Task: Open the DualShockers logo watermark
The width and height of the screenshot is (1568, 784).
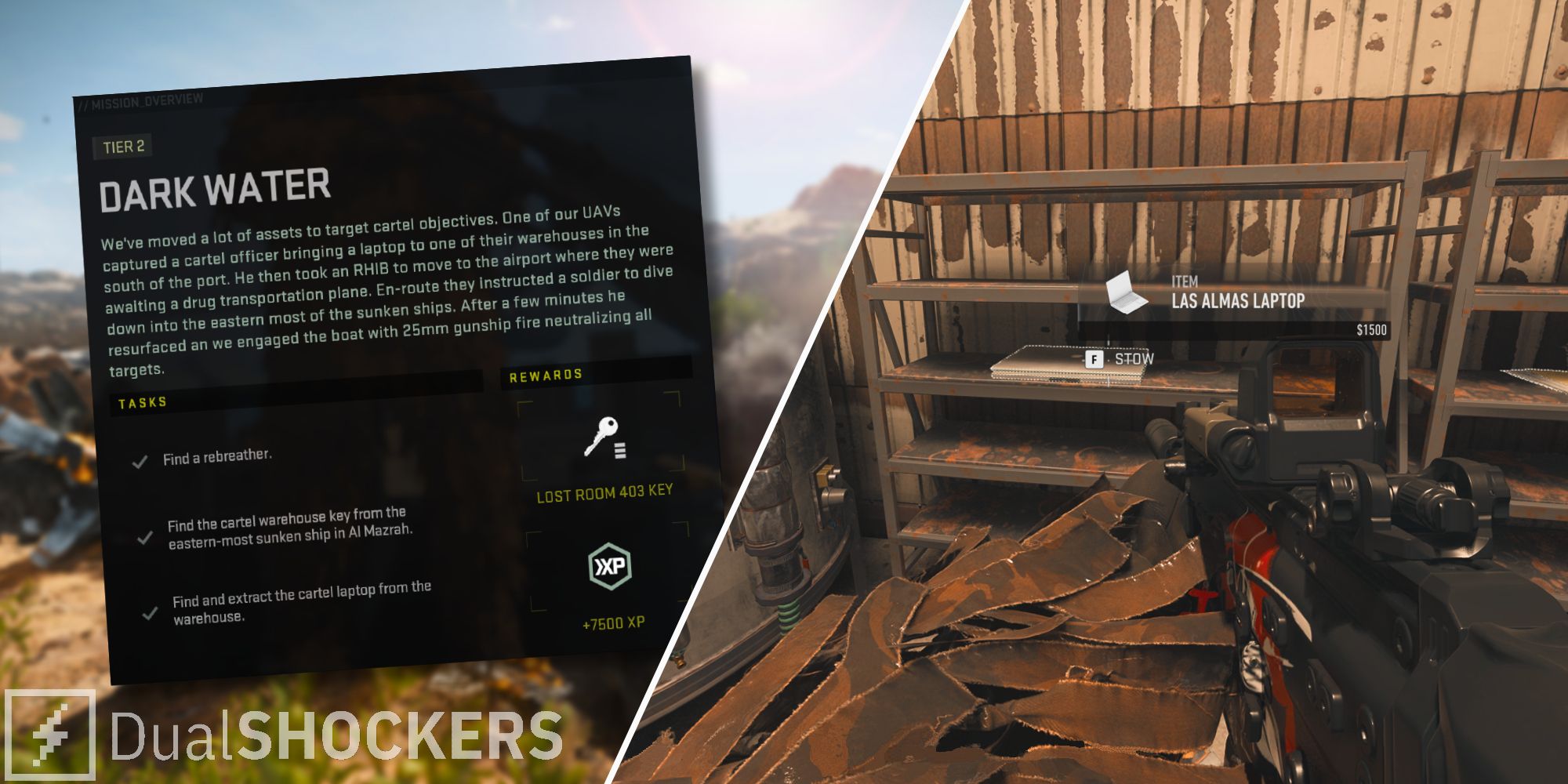Action: [282, 735]
